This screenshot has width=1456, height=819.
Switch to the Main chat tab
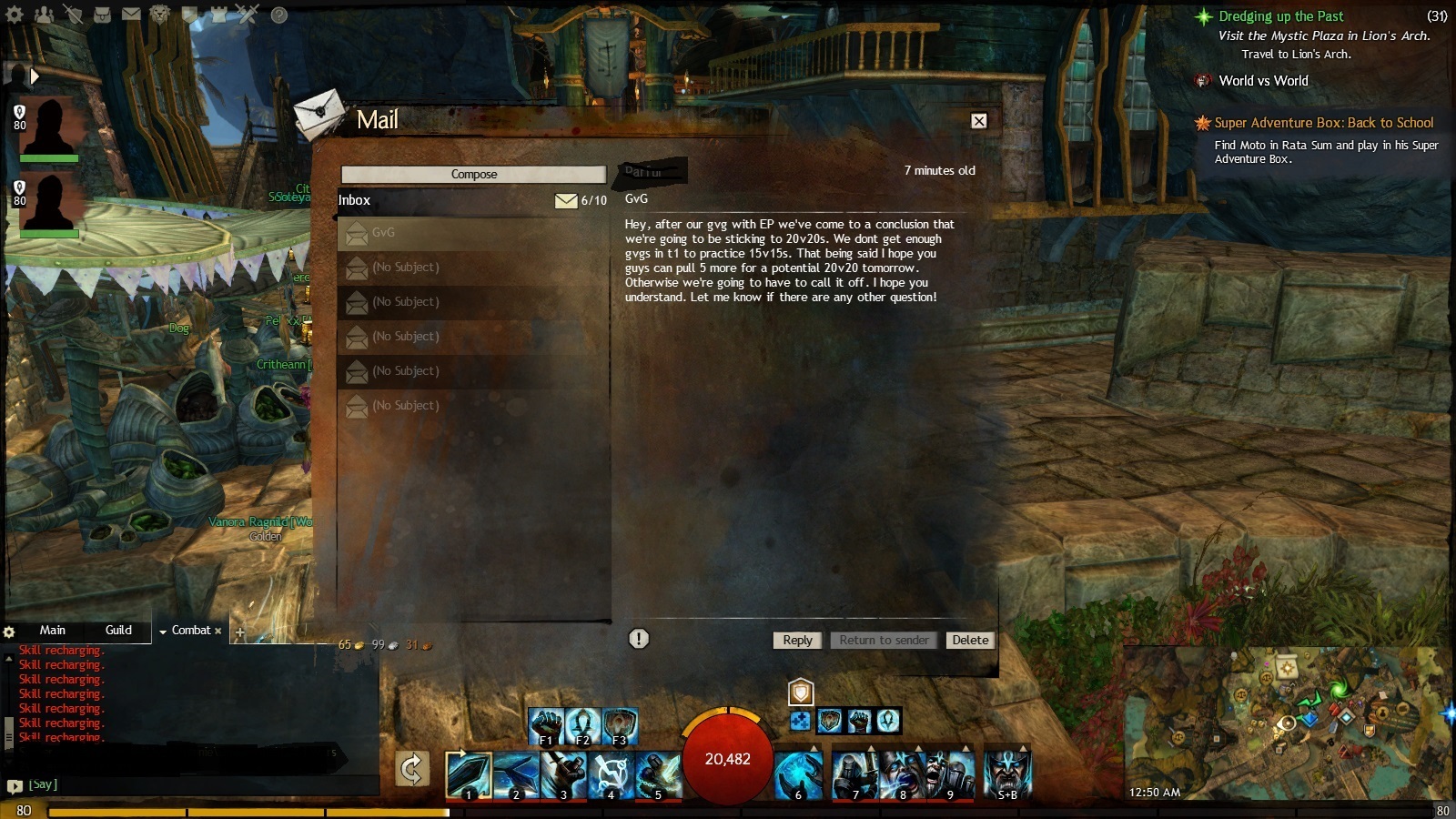[x=52, y=630]
